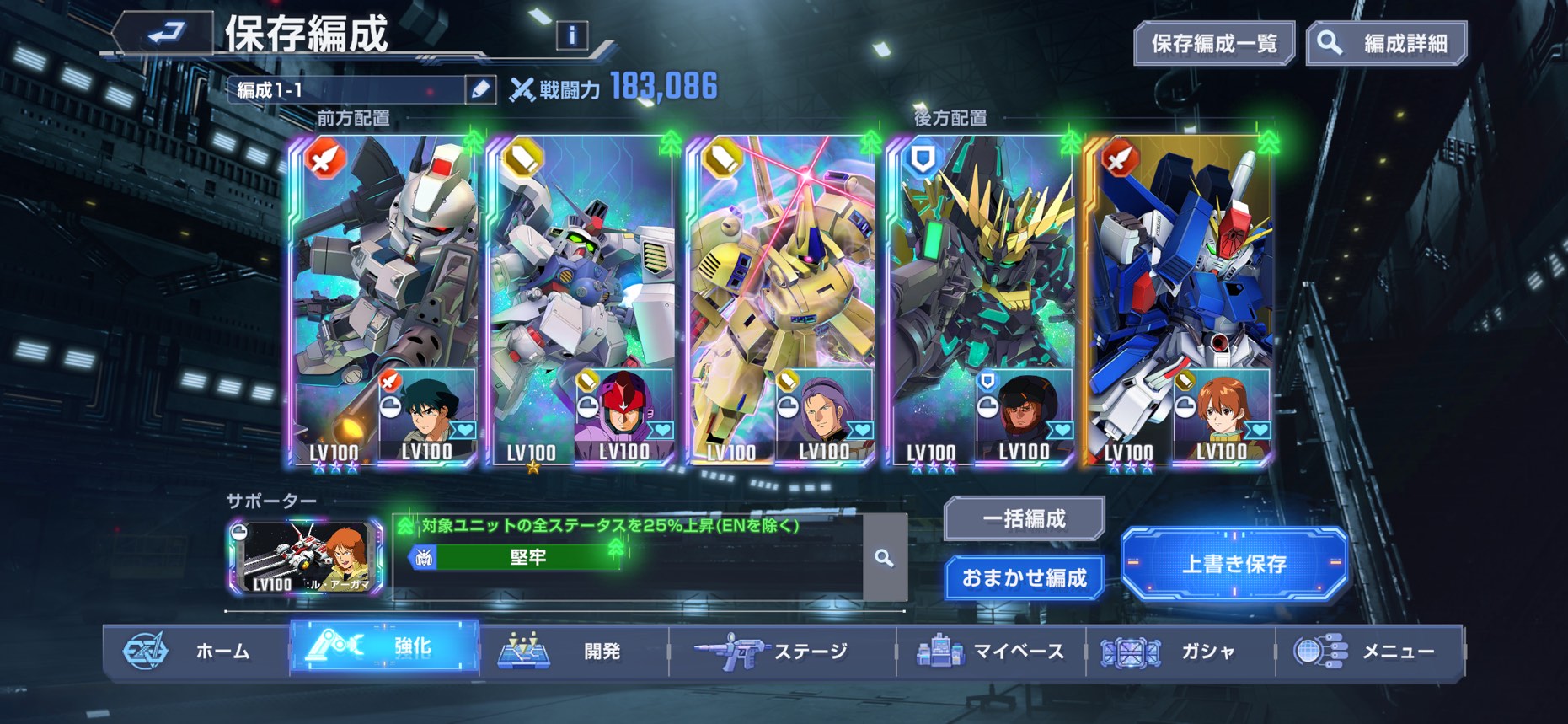Open the supporter skill magnifier button
Screen dimensions: 1568x724
[x=884, y=558]
